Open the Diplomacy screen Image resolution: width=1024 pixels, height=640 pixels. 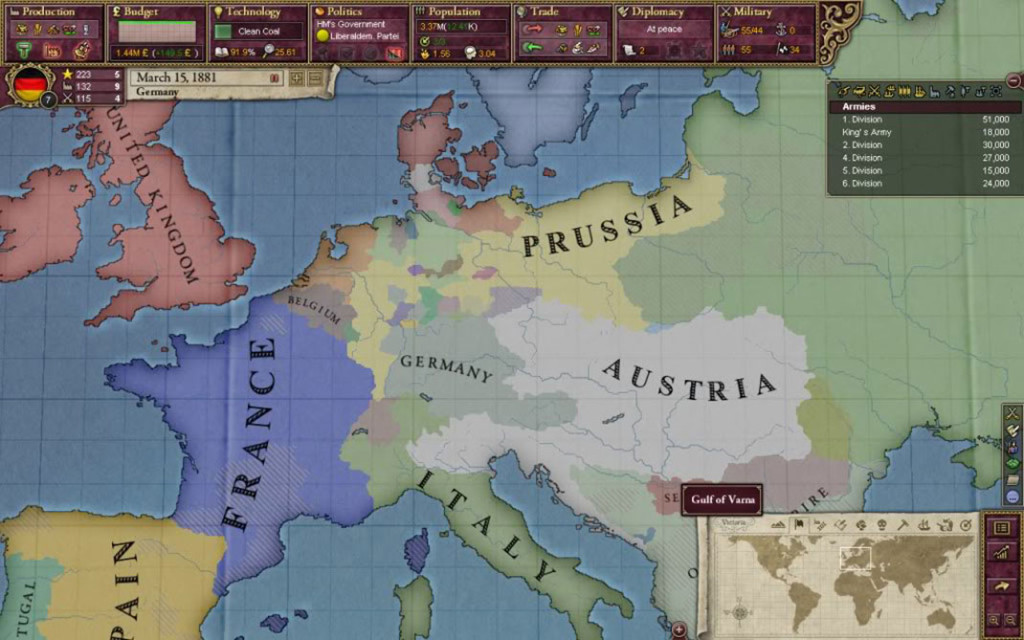click(662, 13)
